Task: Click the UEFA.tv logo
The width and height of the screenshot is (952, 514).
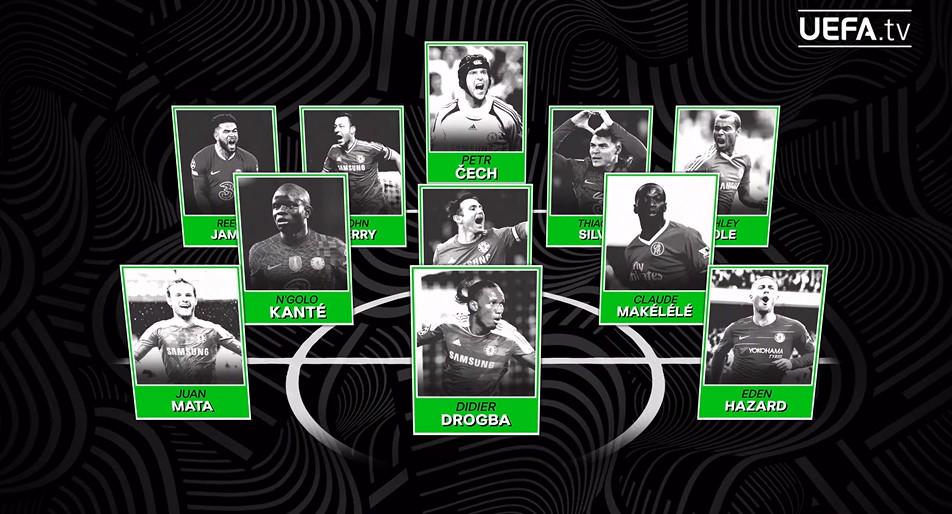Action: pyautogui.click(x=863, y=29)
